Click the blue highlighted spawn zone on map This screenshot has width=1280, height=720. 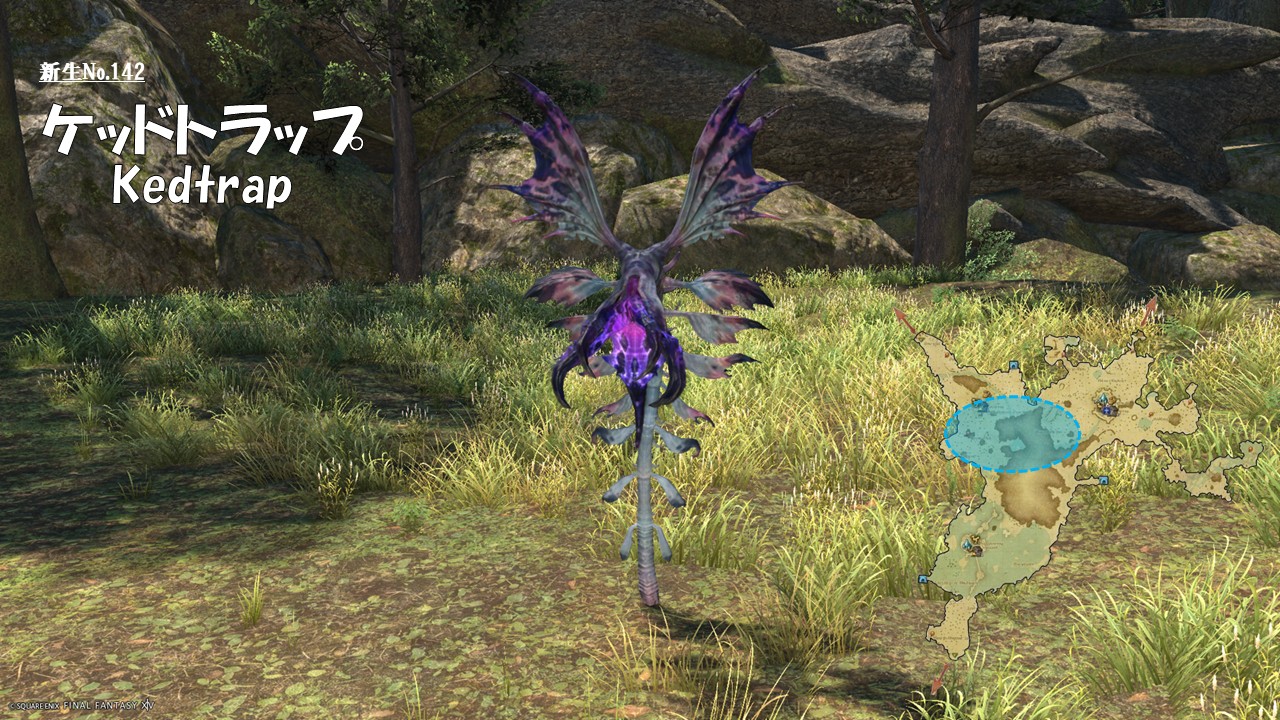click(1012, 434)
